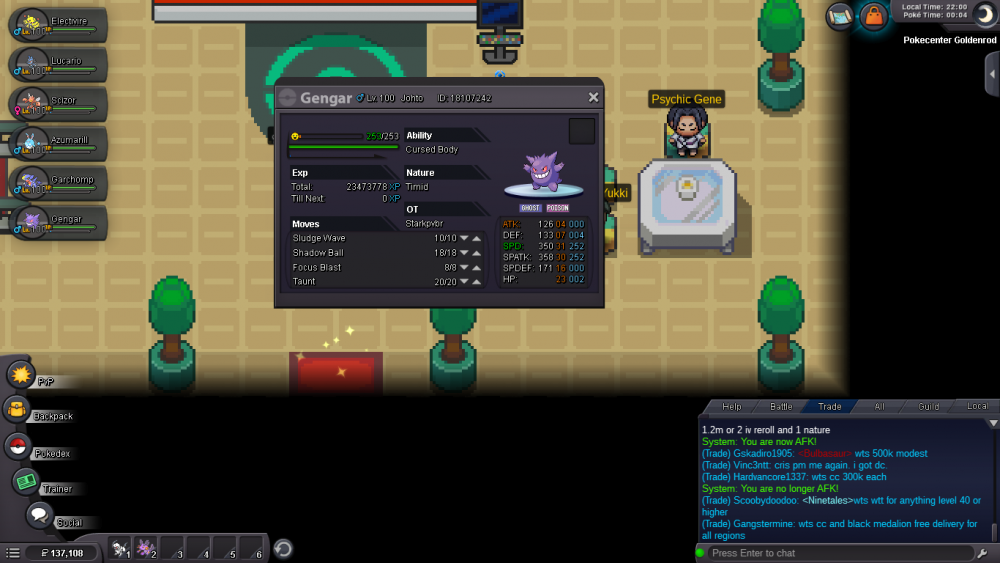Open the hamburger list menu
1000x563 pixels.
coord(12,552)
